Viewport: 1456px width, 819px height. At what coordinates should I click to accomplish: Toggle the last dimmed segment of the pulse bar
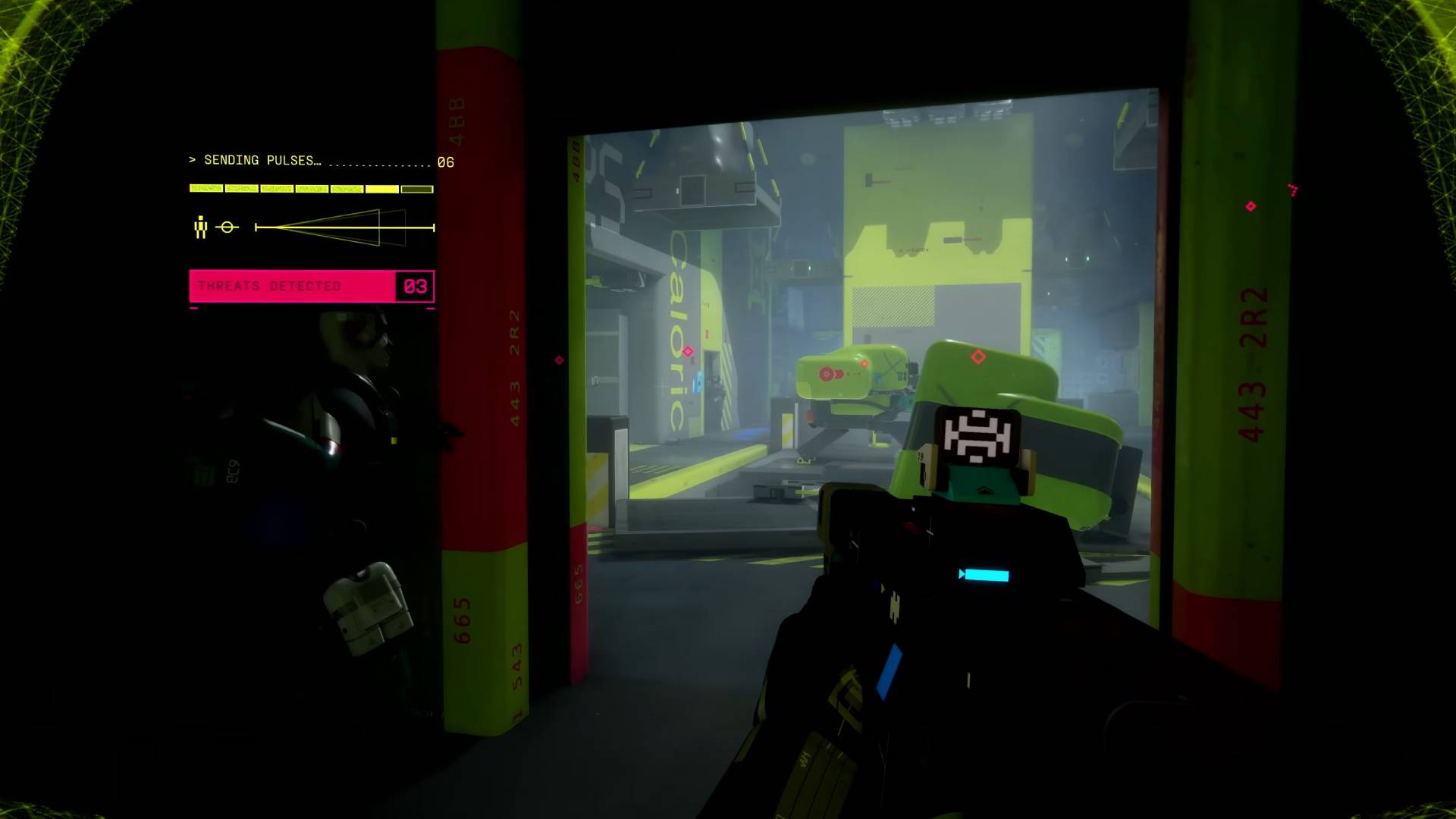tap(418, 188)
